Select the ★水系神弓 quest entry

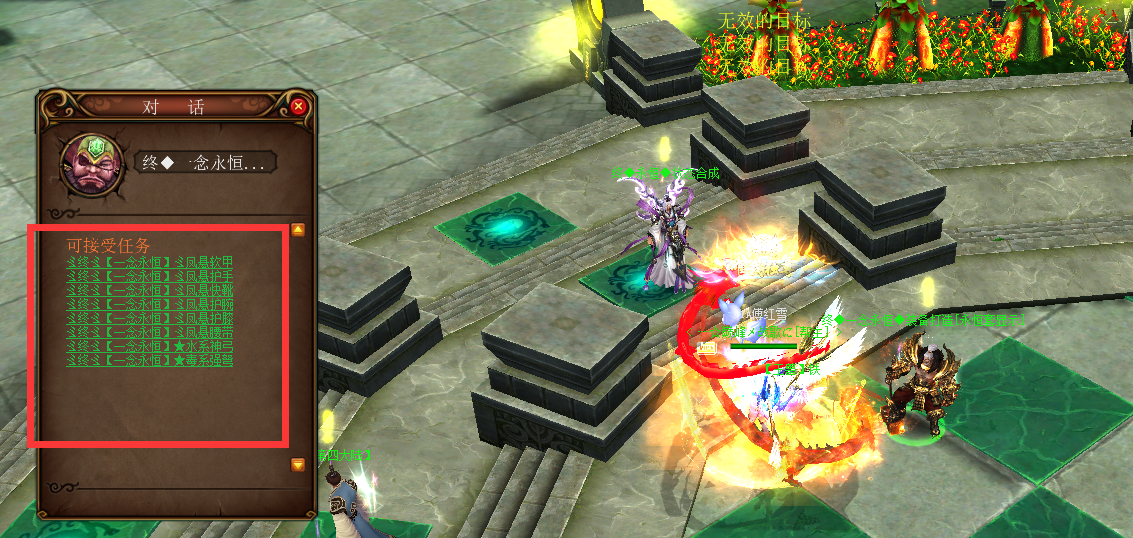(149, 346)
